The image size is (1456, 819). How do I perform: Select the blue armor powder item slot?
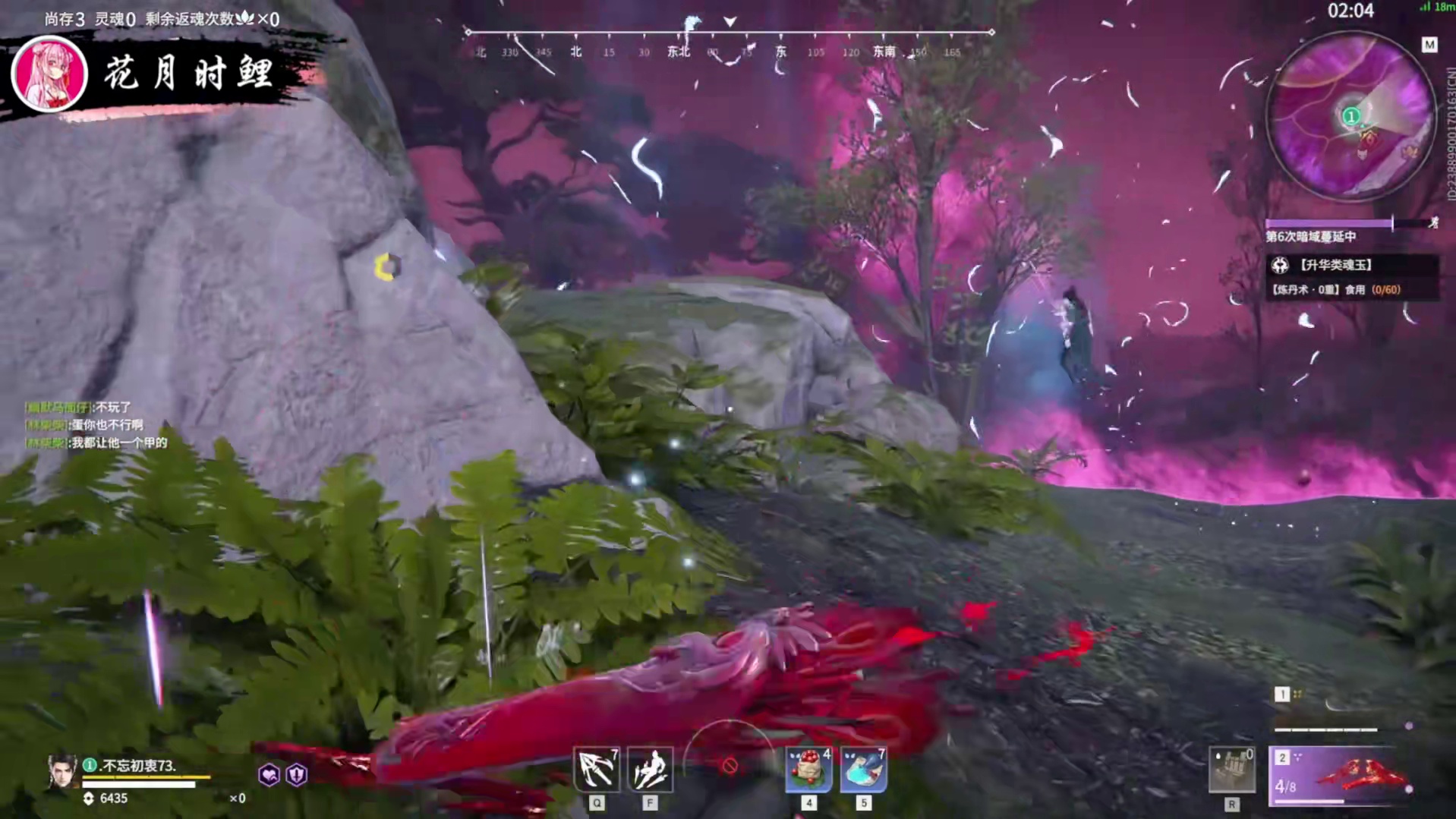(x=863, y=770)
